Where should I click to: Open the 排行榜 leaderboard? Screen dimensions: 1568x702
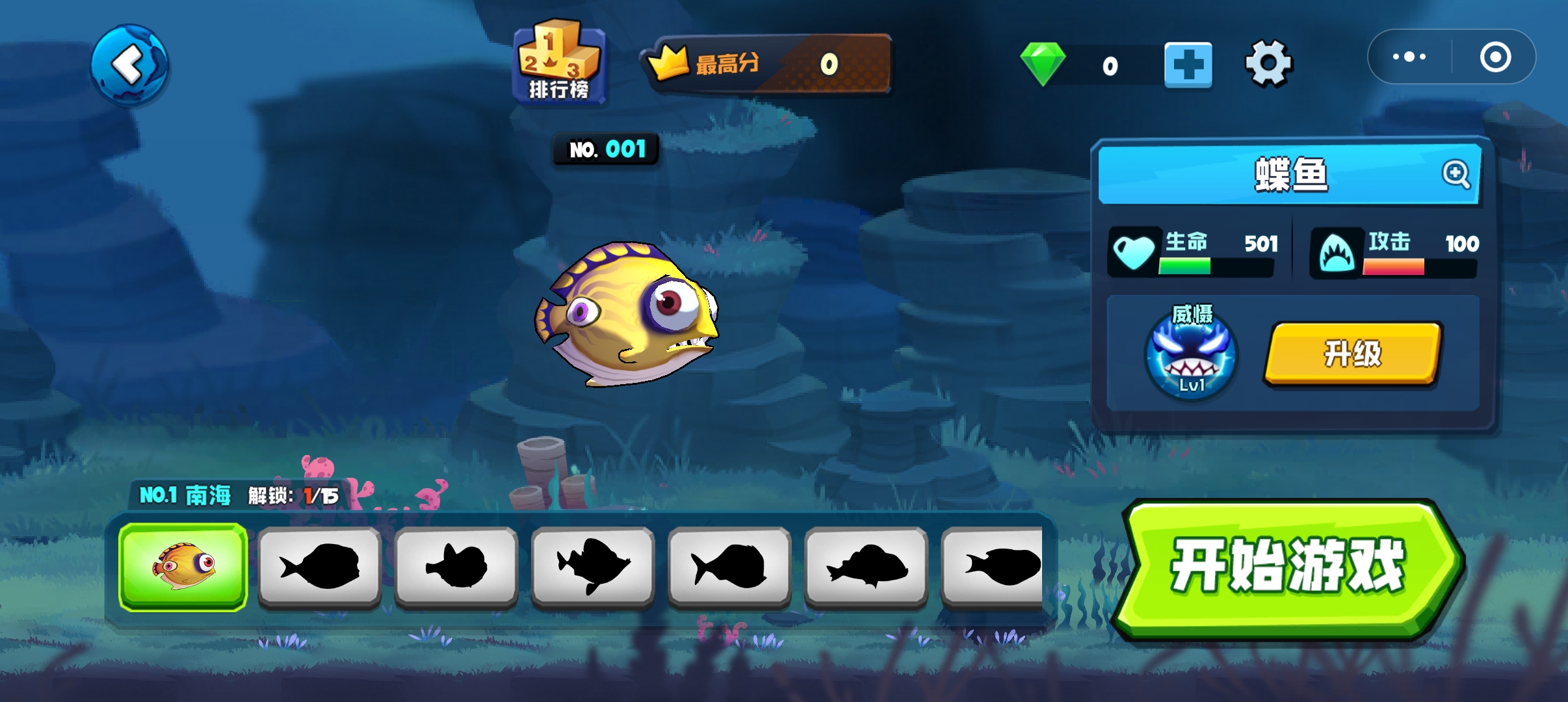[x=559, y=63]
